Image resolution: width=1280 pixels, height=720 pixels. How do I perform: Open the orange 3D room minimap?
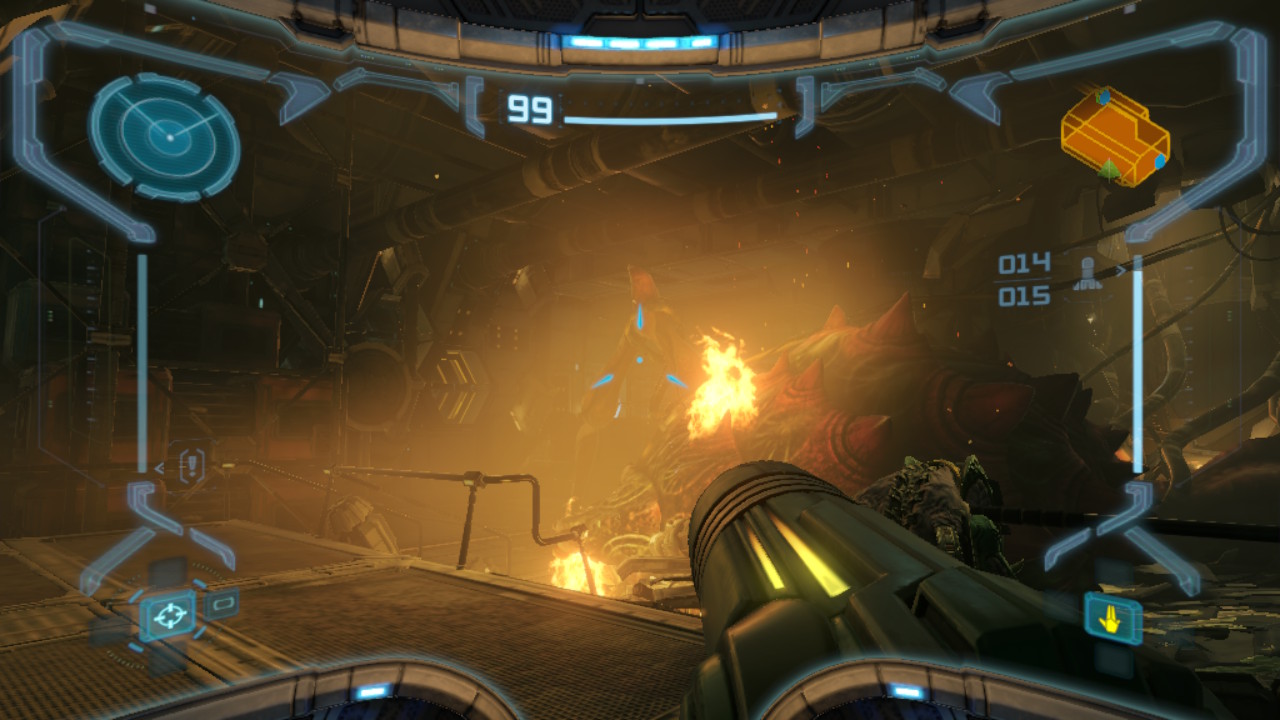click(1115, 137)
